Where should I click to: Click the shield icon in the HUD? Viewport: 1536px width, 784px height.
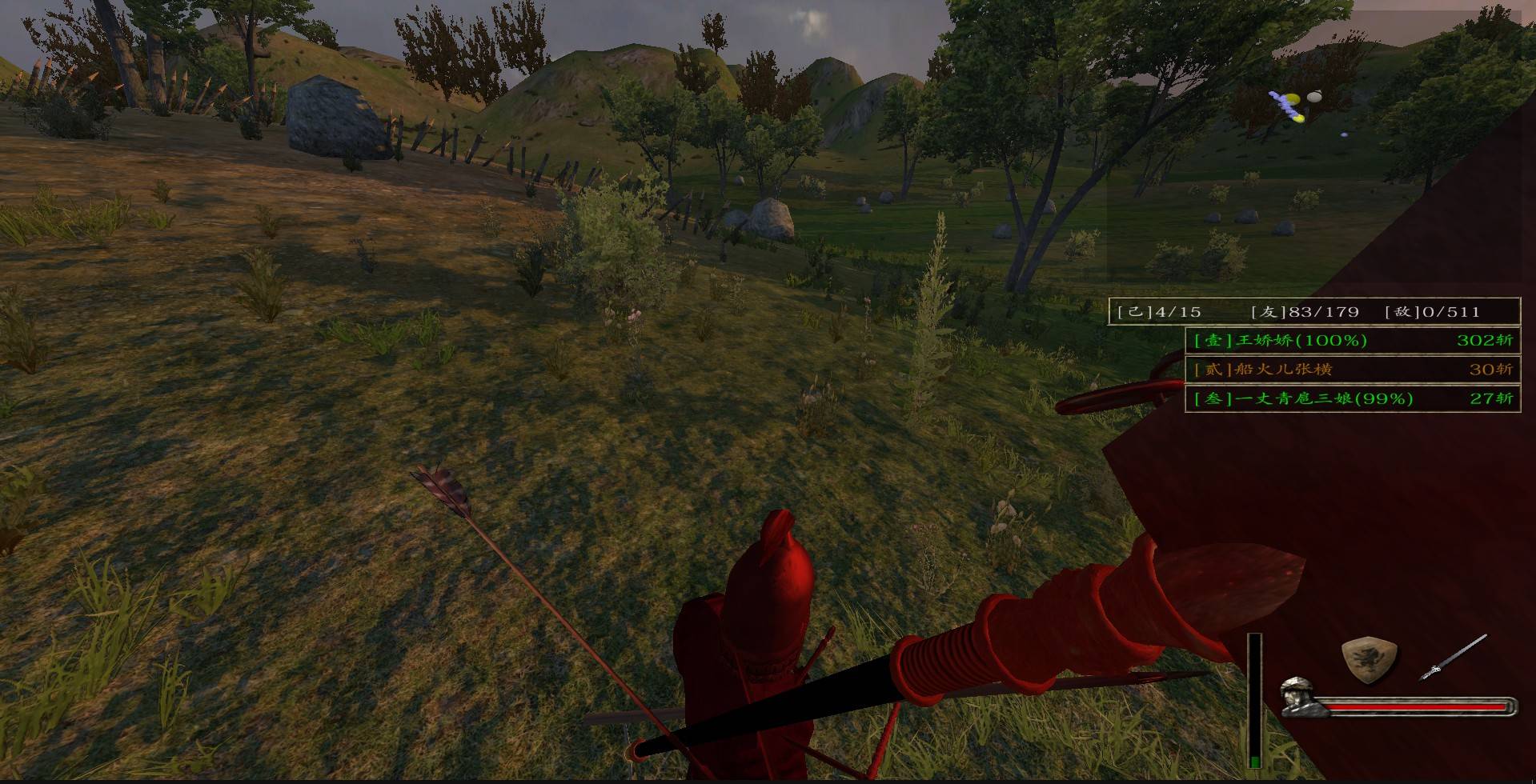1369,659
